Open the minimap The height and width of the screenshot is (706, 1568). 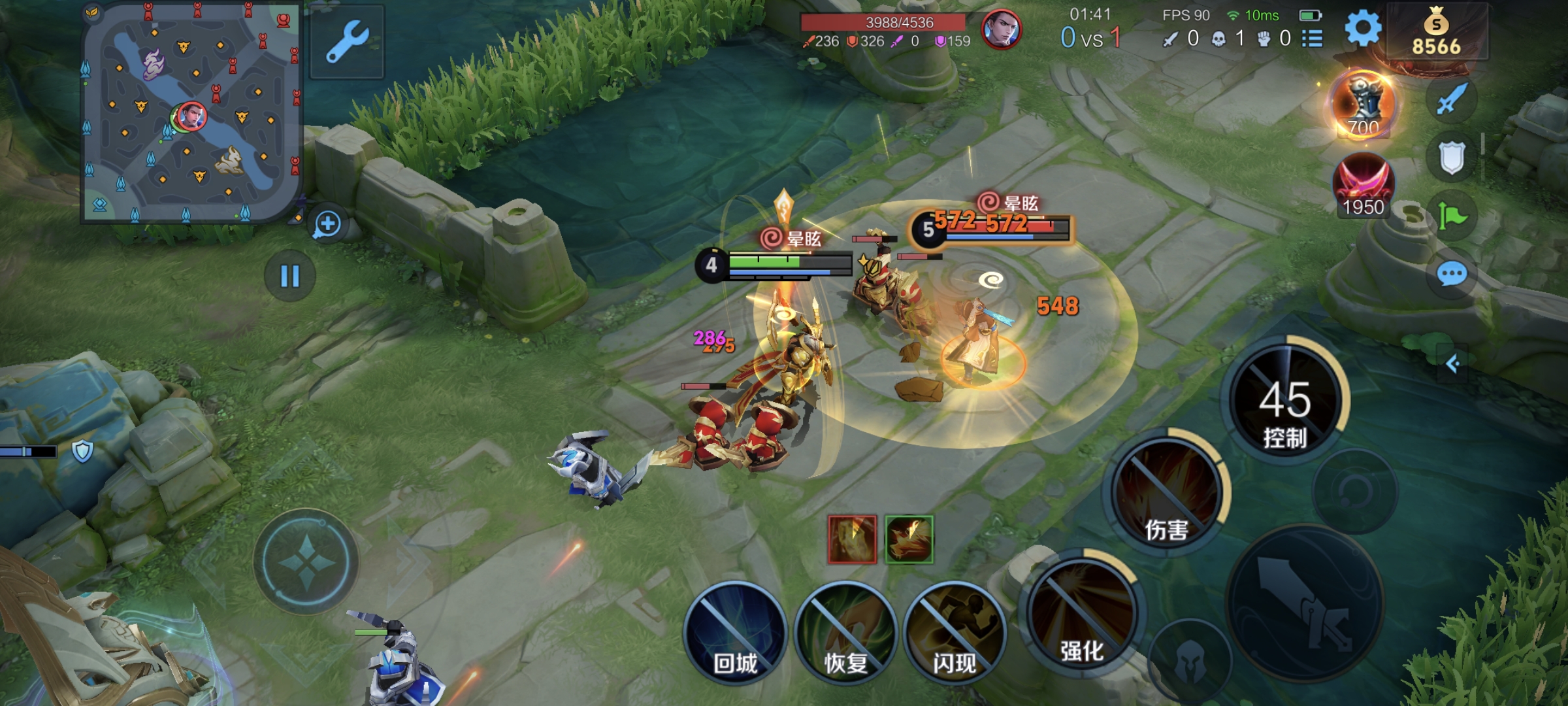coord(191,112)
